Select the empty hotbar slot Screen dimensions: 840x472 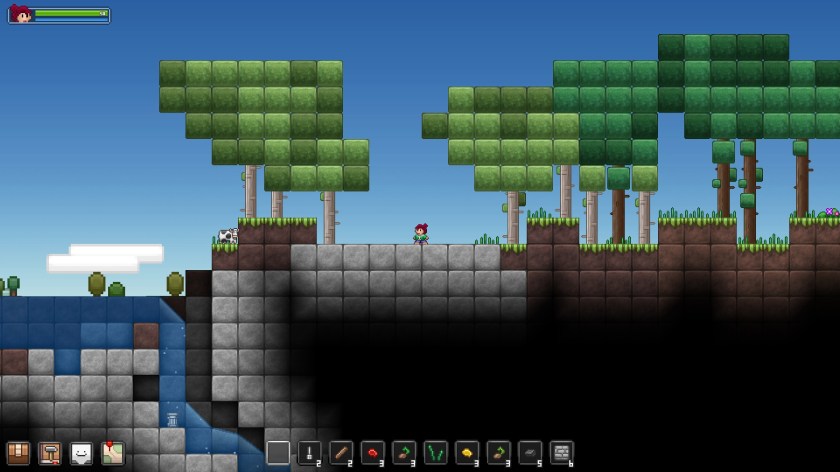pyautogui.click(x=278, y=452)
